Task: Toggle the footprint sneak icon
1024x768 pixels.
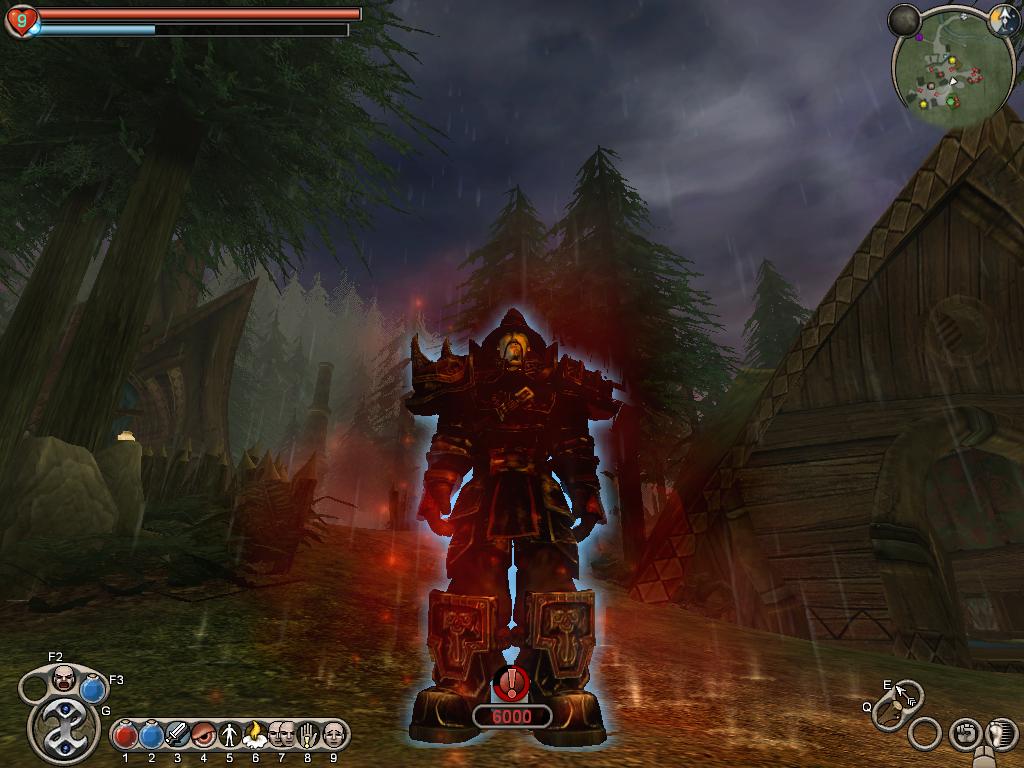Action: coord(1000,734)
